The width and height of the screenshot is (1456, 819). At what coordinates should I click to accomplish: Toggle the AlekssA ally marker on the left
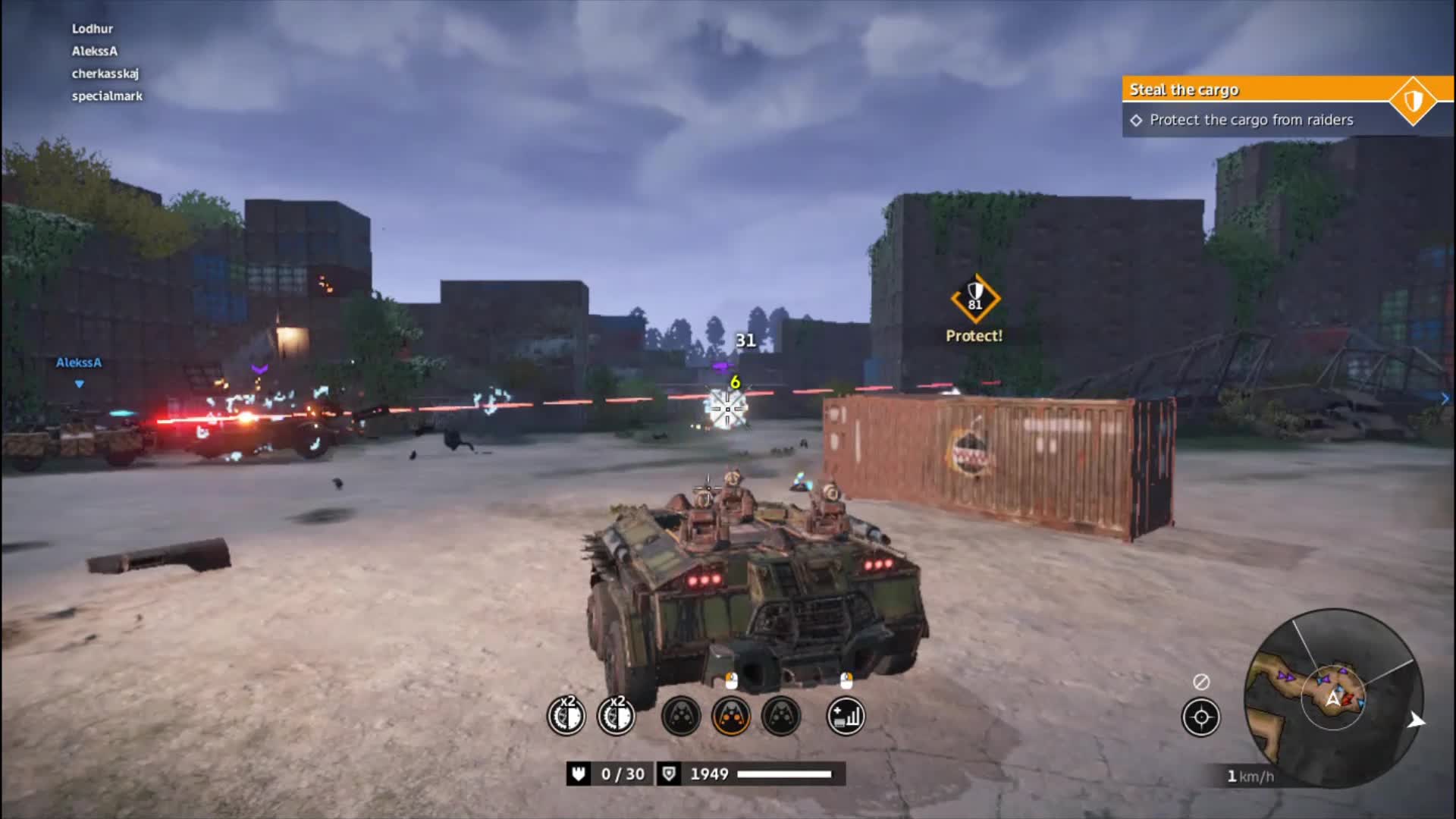78,364
